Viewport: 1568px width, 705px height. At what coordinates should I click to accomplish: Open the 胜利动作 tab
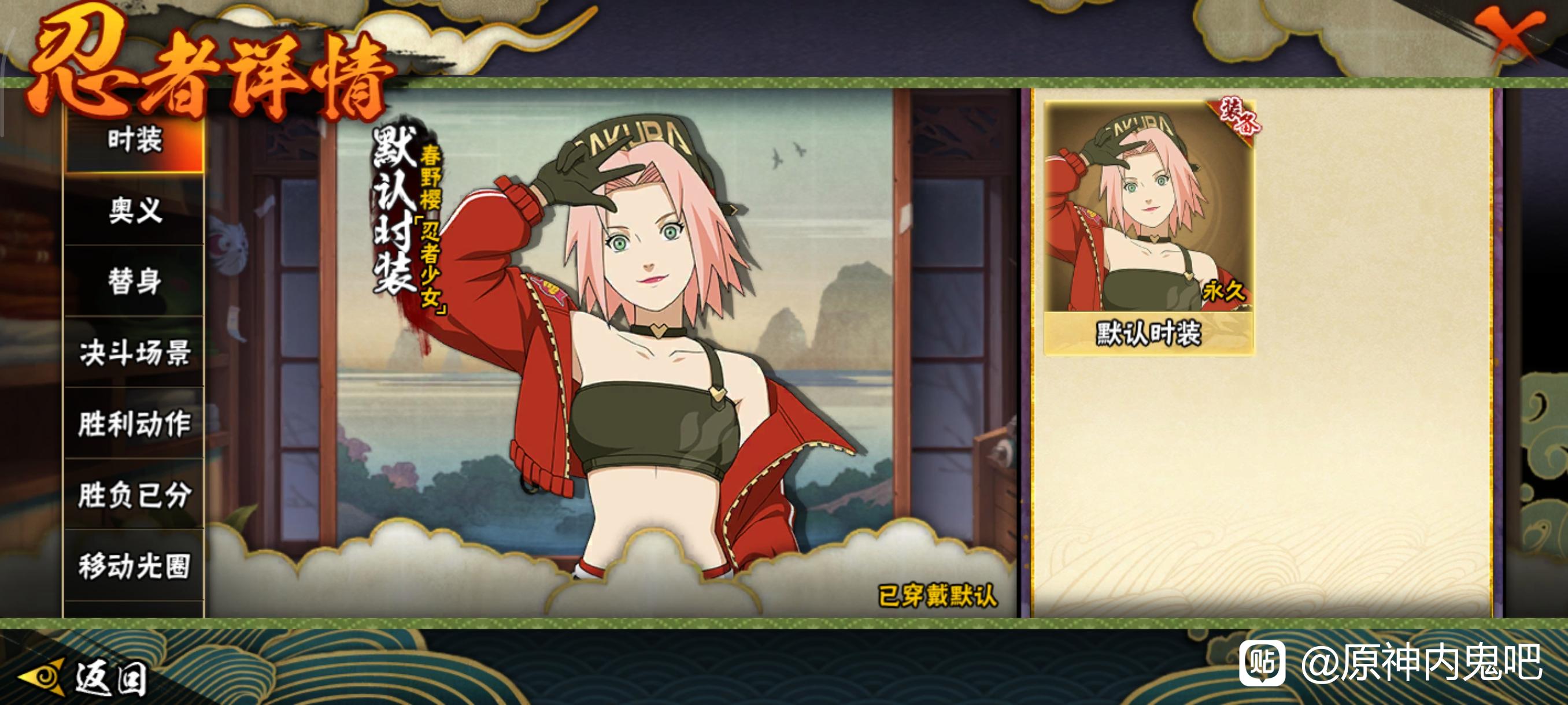[x=135, y=424]
